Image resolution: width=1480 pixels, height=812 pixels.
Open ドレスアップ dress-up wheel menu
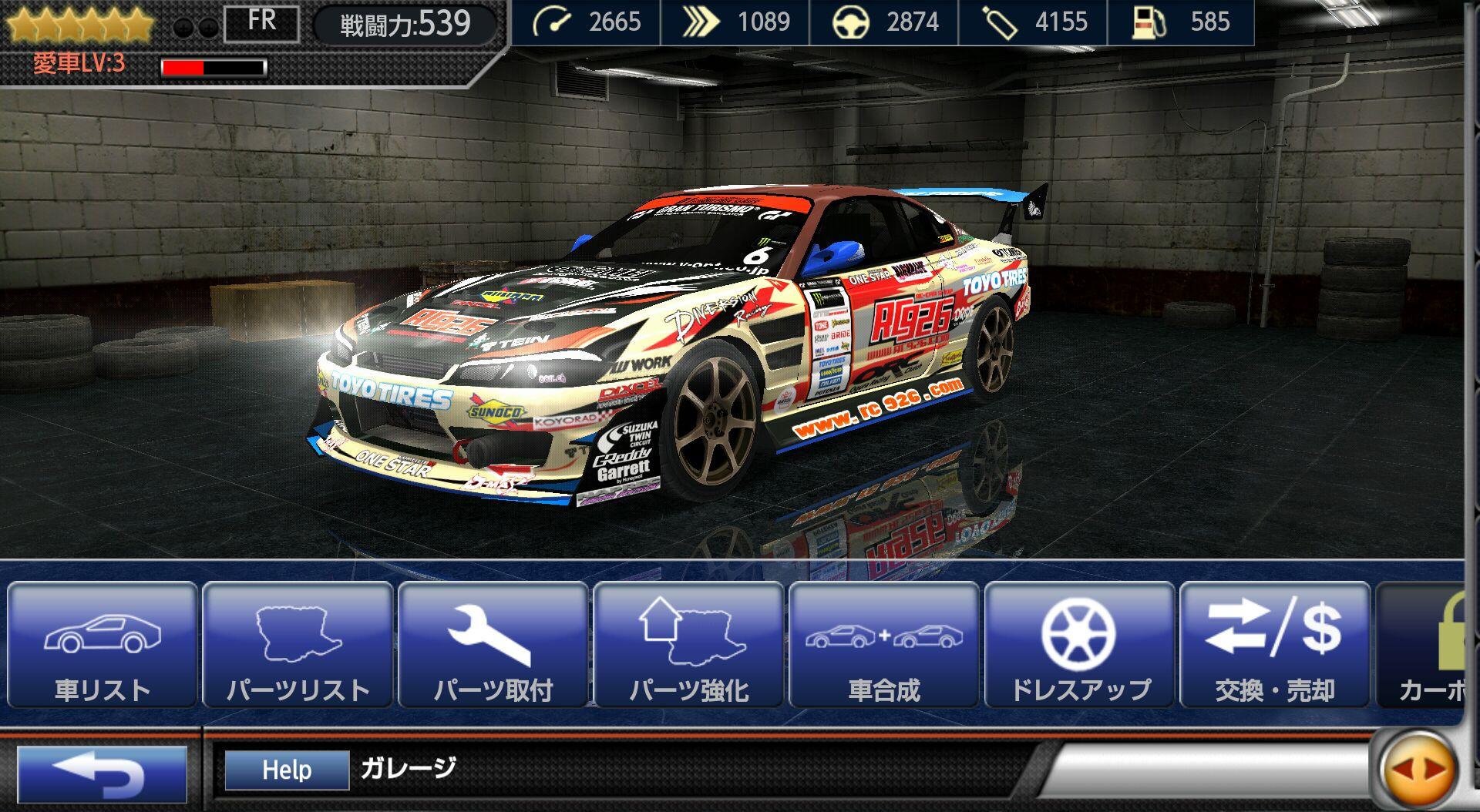pyautogui.click(x=1080, y=646)
